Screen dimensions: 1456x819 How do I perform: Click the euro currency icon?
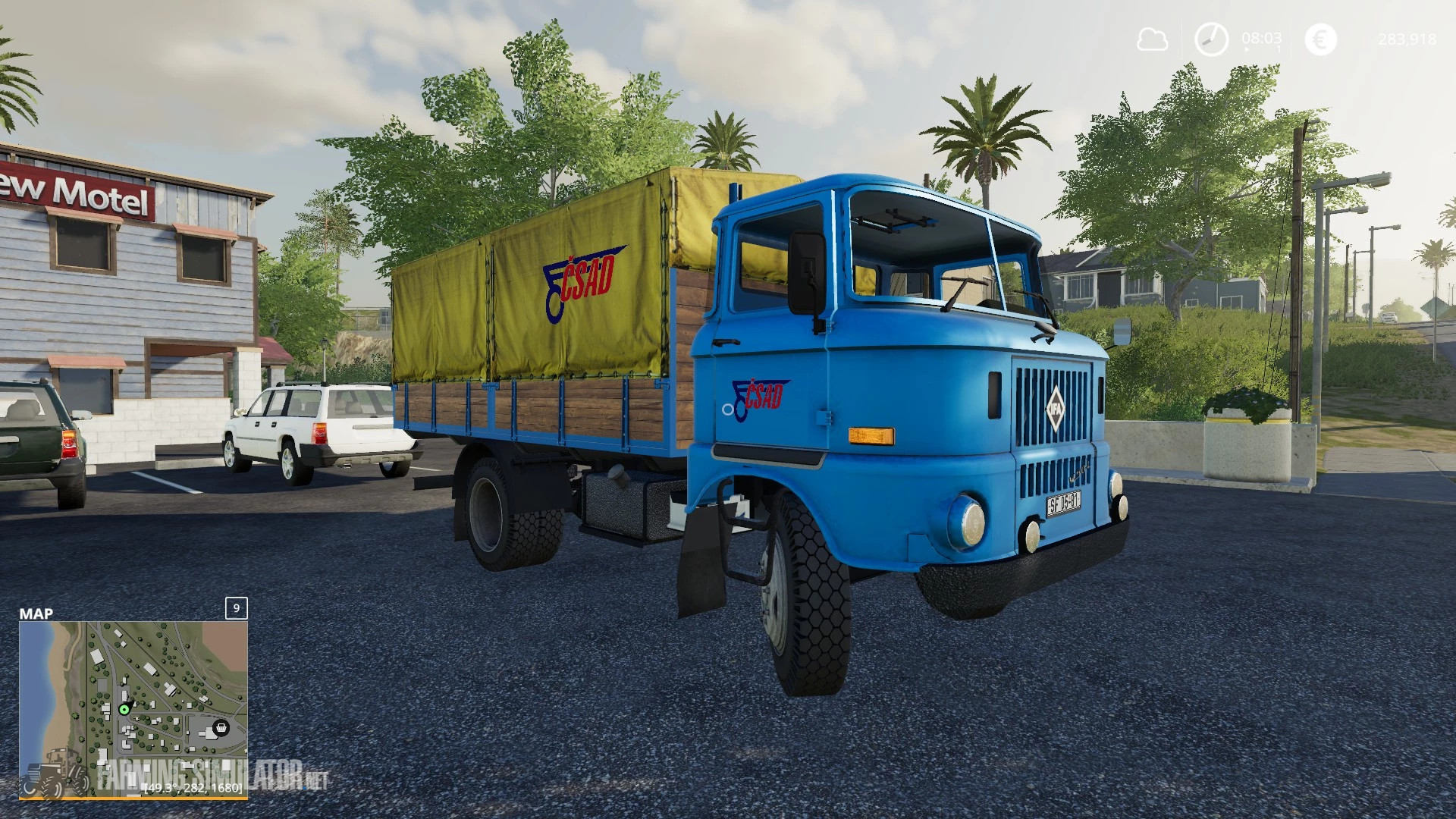pos(1321,38)
